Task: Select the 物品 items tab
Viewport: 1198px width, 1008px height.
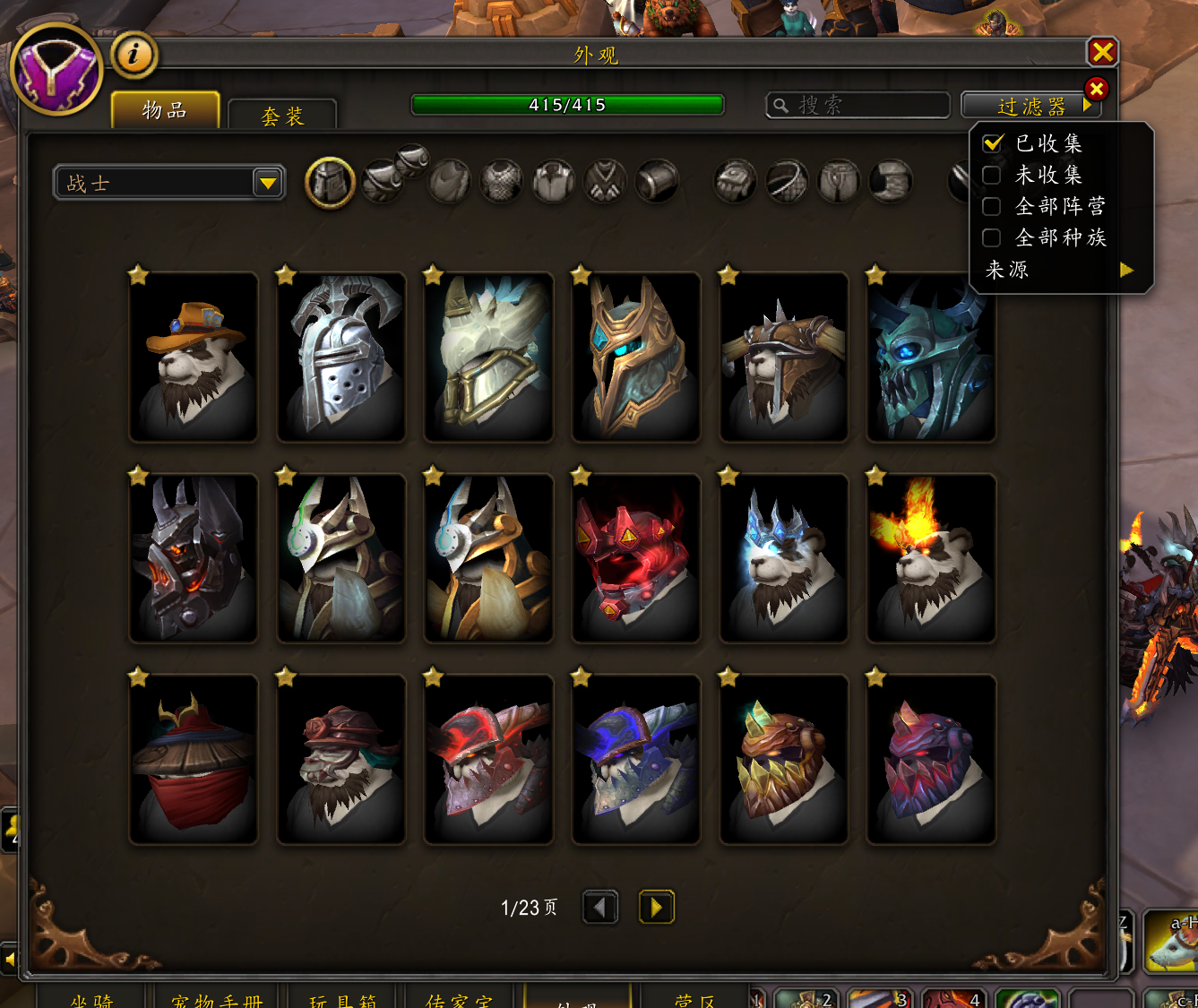Action: pos(165,110)
